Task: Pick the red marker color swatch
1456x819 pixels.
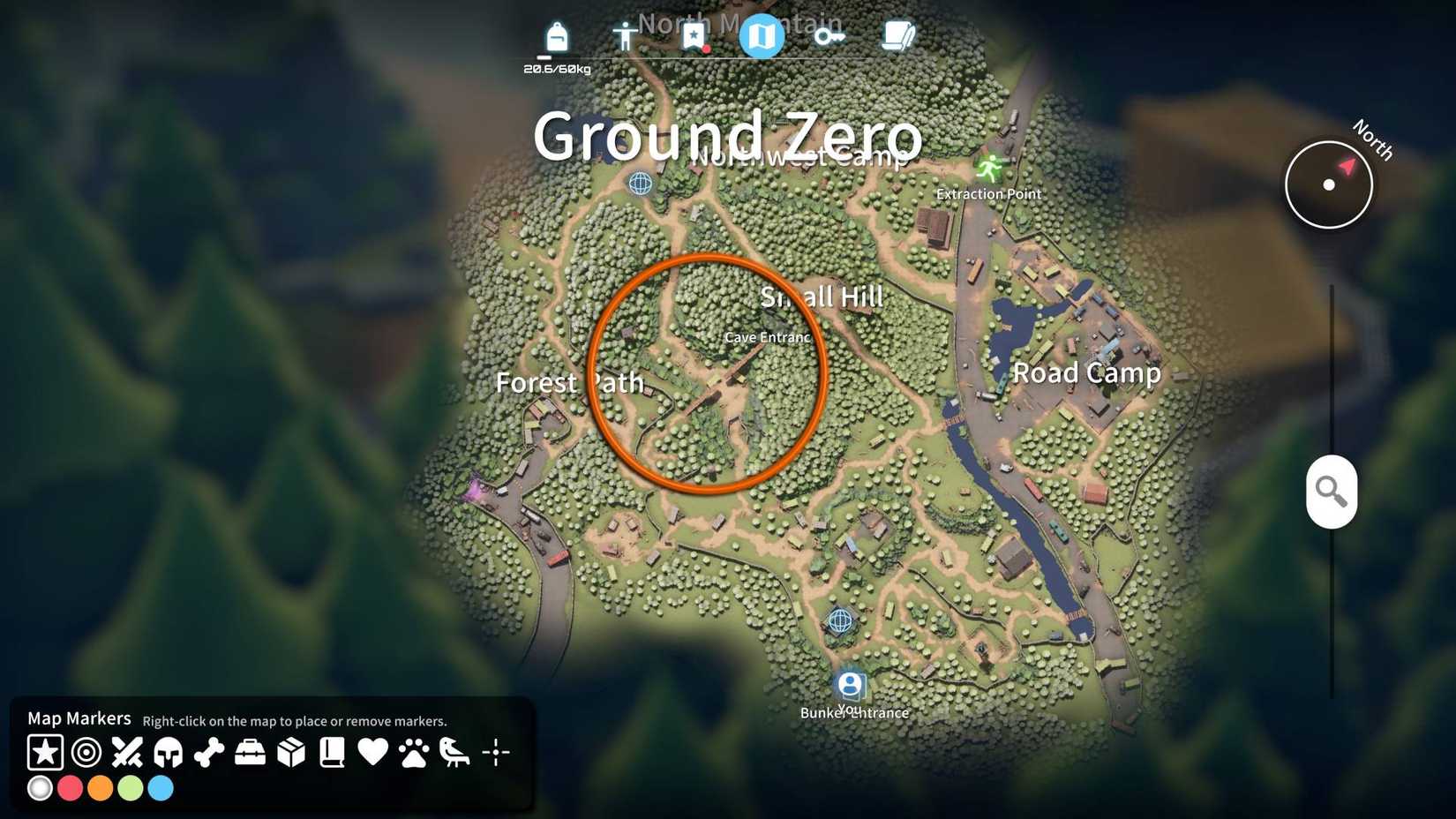Action: pyautogui.click(x=70, y=788)
